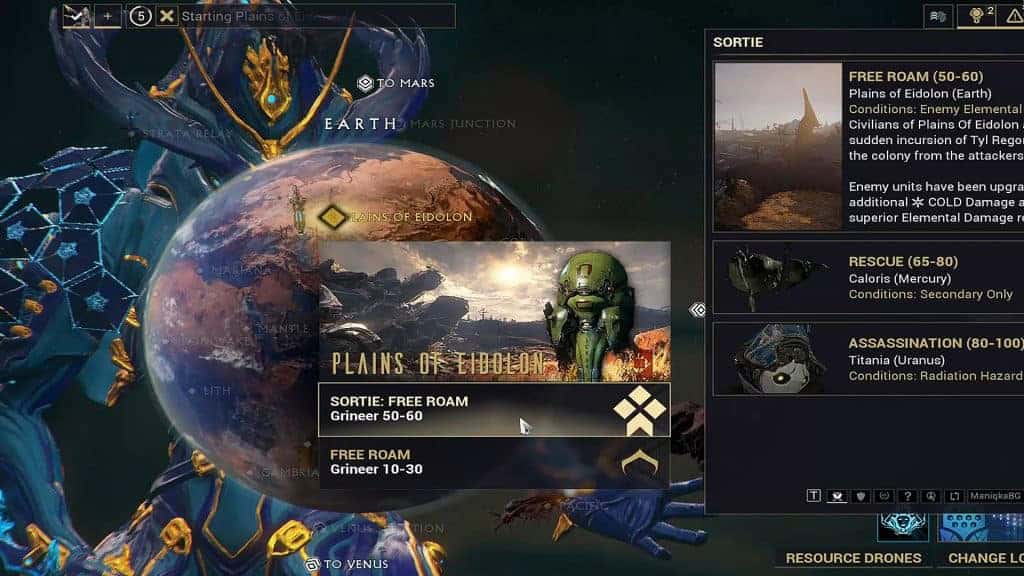Switch to the Sortie skull tab
This screenshot has height=576, width=1024.
click(x=976, y=16)
